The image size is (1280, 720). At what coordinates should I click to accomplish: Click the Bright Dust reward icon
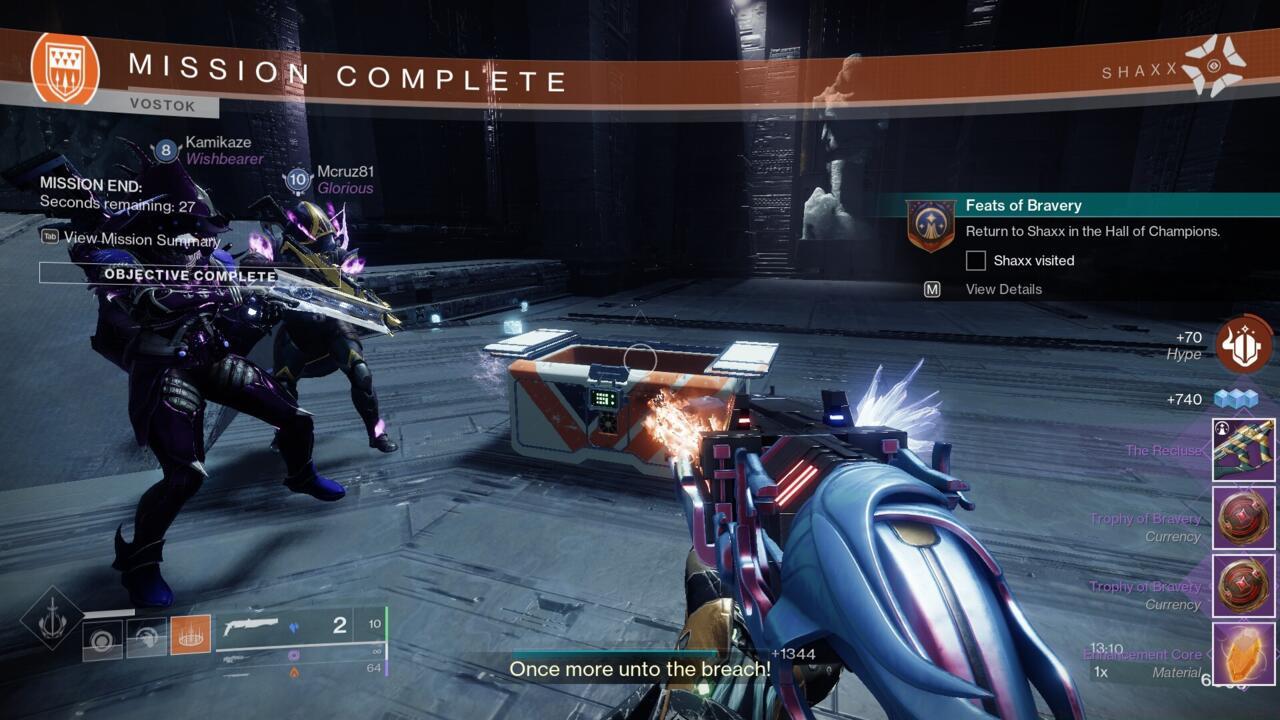click(x=1235, y=396)
